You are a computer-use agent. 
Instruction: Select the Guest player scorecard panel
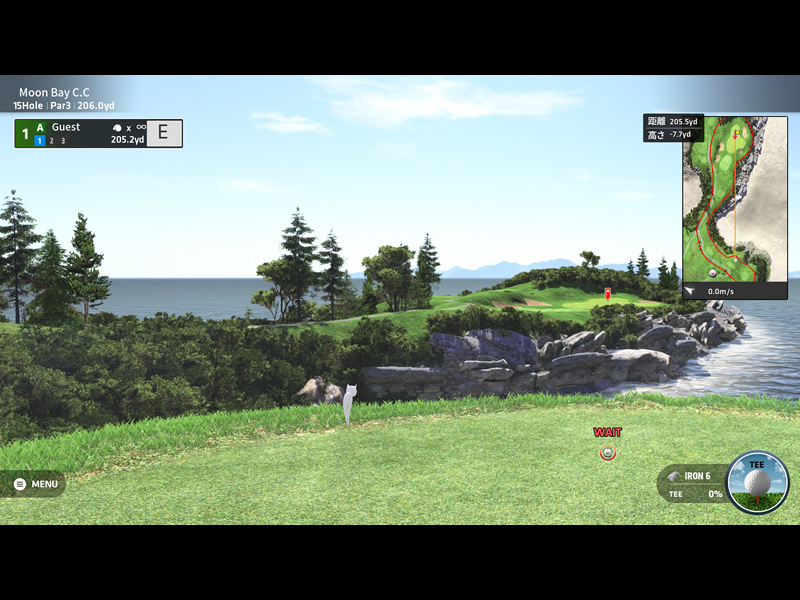pos(98,133)
